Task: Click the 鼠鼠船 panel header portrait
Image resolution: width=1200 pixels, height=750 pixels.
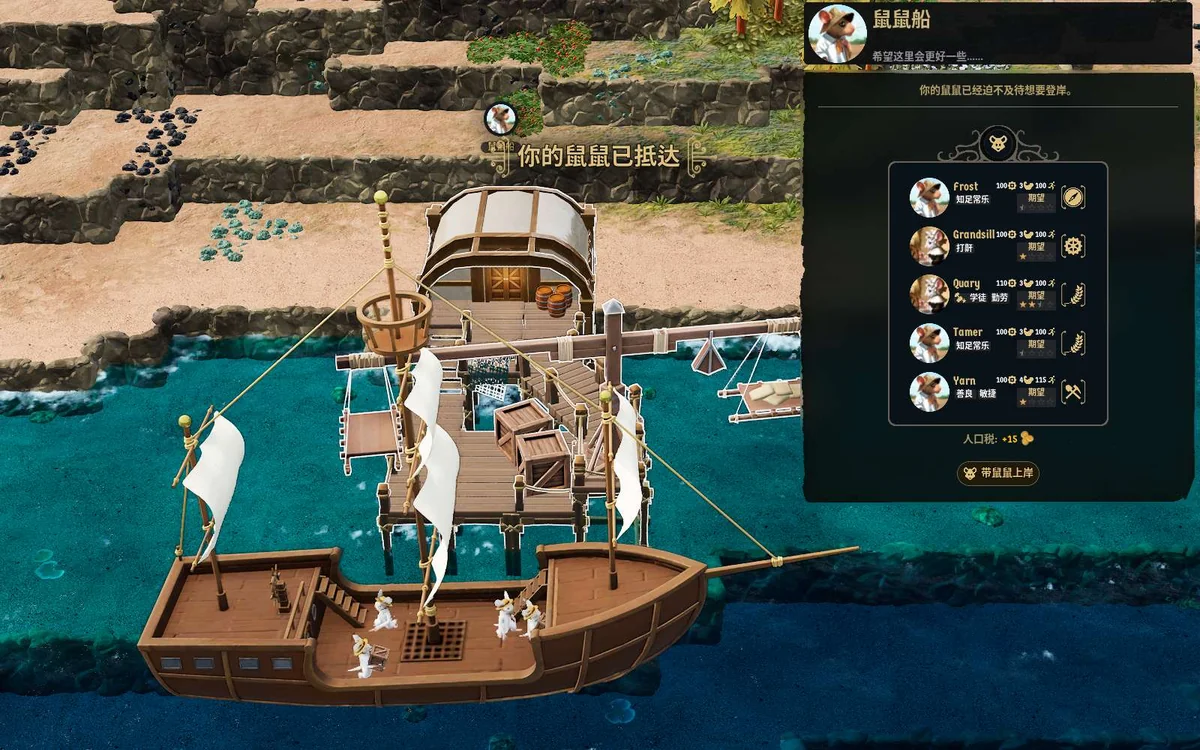Action: pyautogui.click(x=837, y=34)
